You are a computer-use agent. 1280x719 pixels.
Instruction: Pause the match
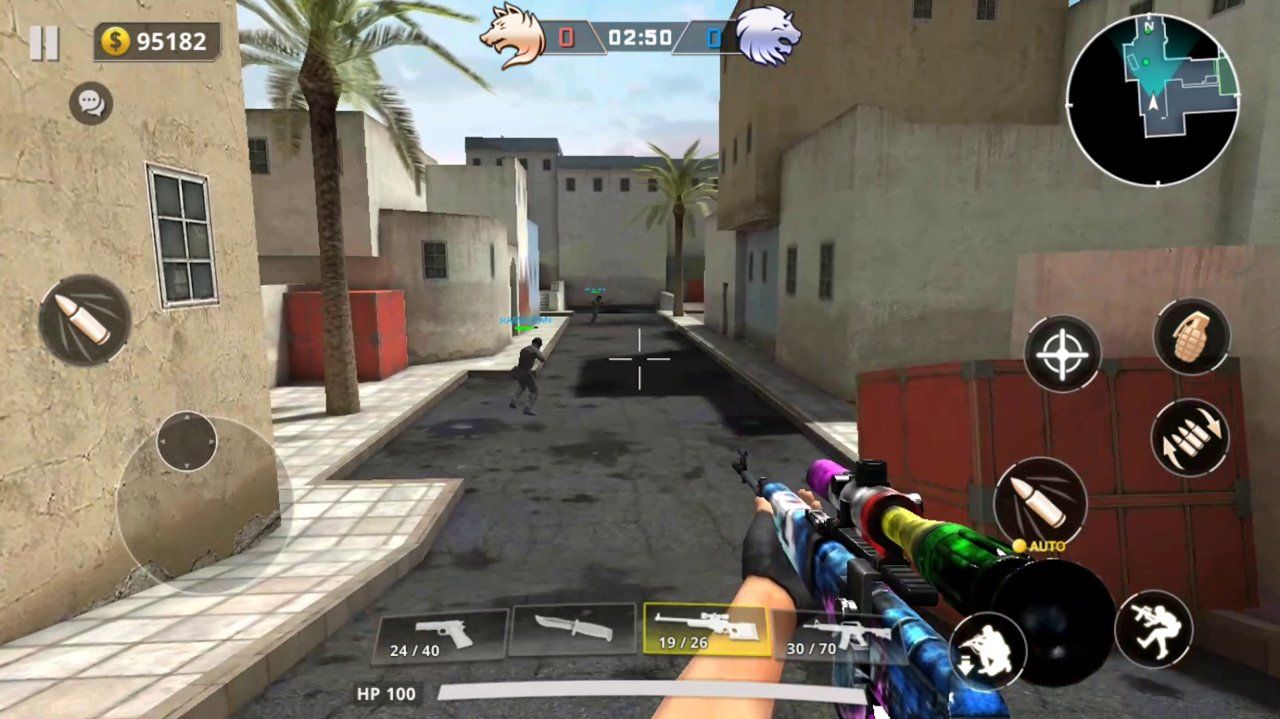[44, 43]
